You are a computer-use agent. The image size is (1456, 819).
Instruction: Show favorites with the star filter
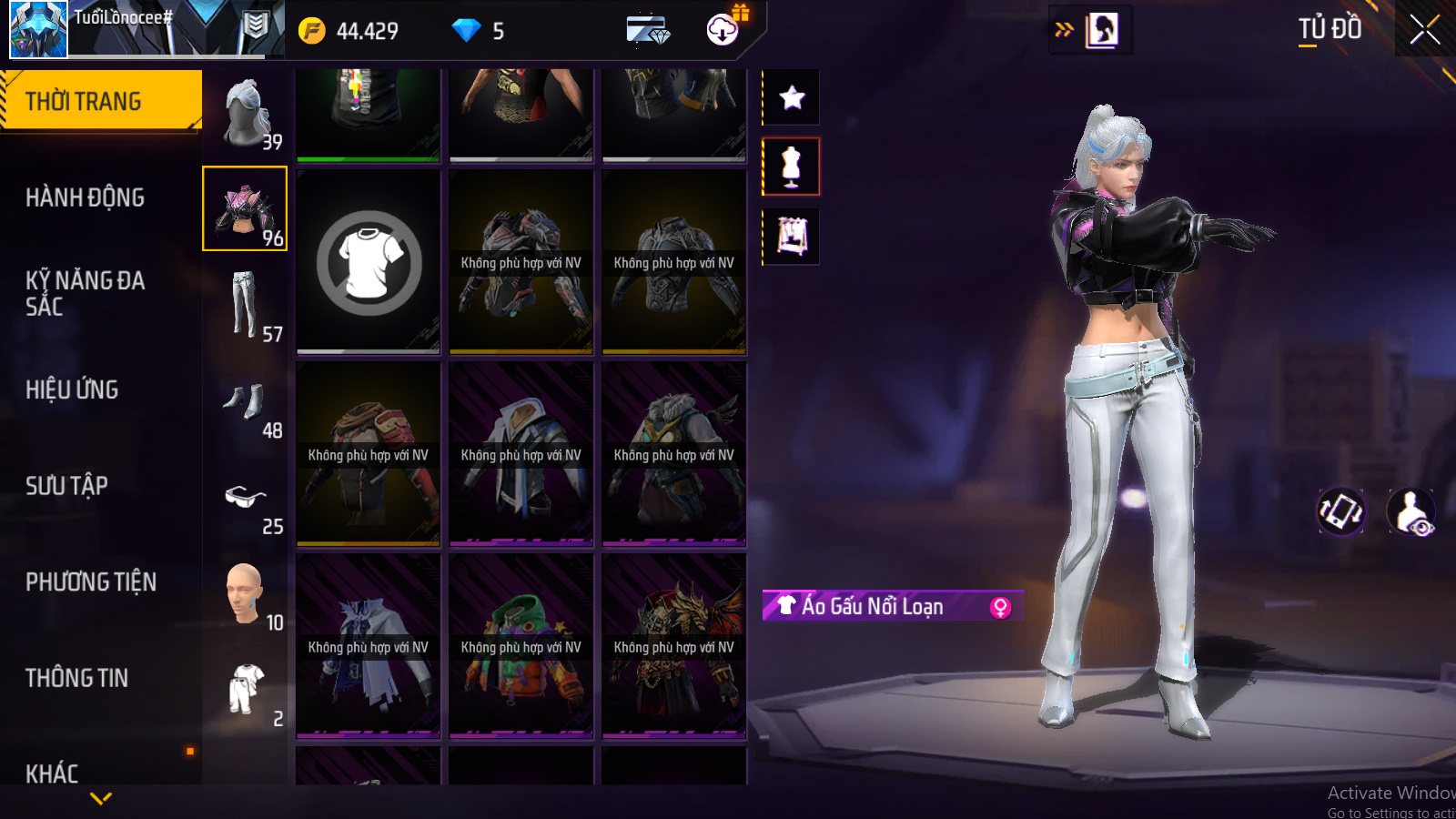pyautogui.click(x=792, y=97)
